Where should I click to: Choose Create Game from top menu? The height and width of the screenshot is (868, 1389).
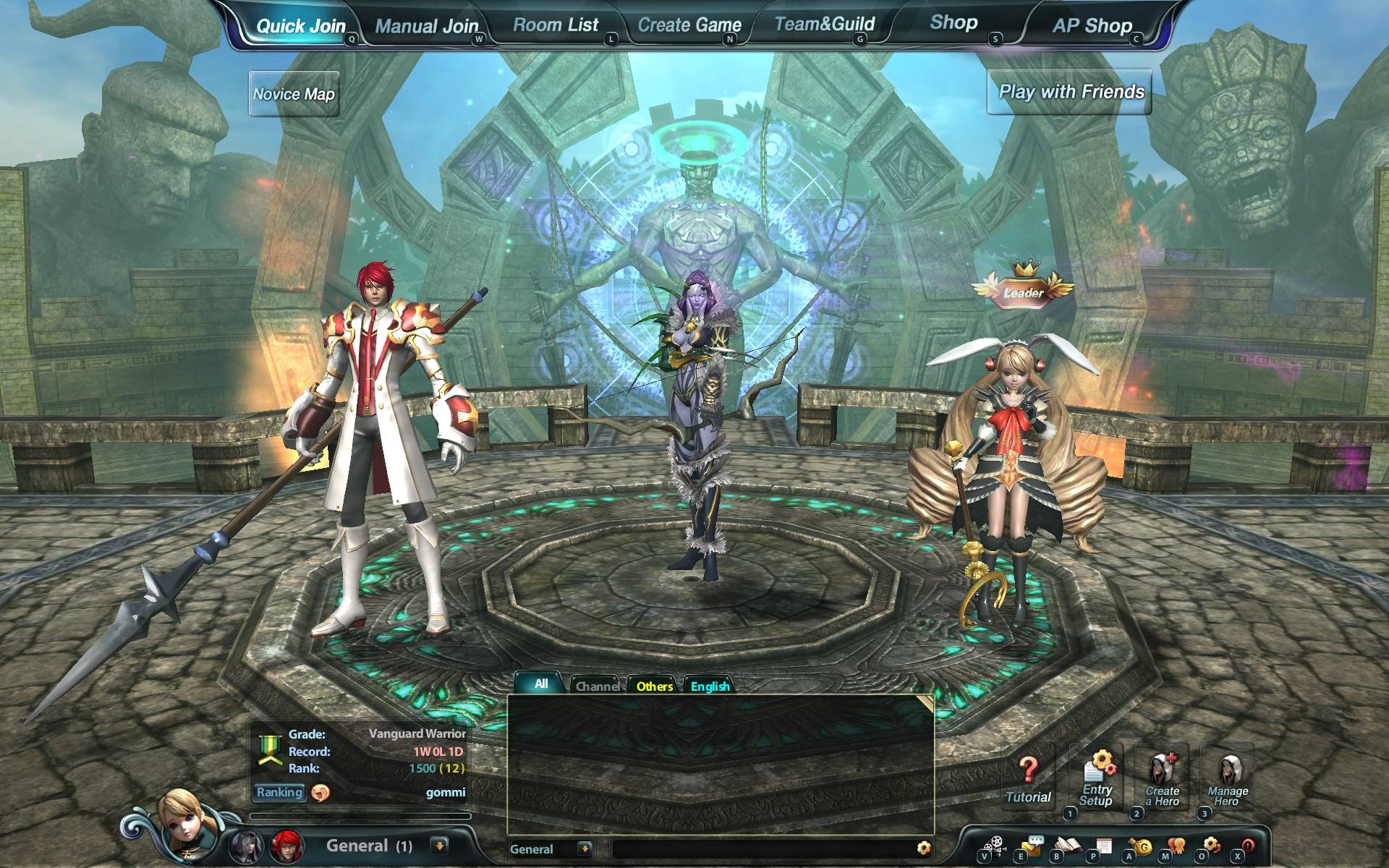(689, 25)
